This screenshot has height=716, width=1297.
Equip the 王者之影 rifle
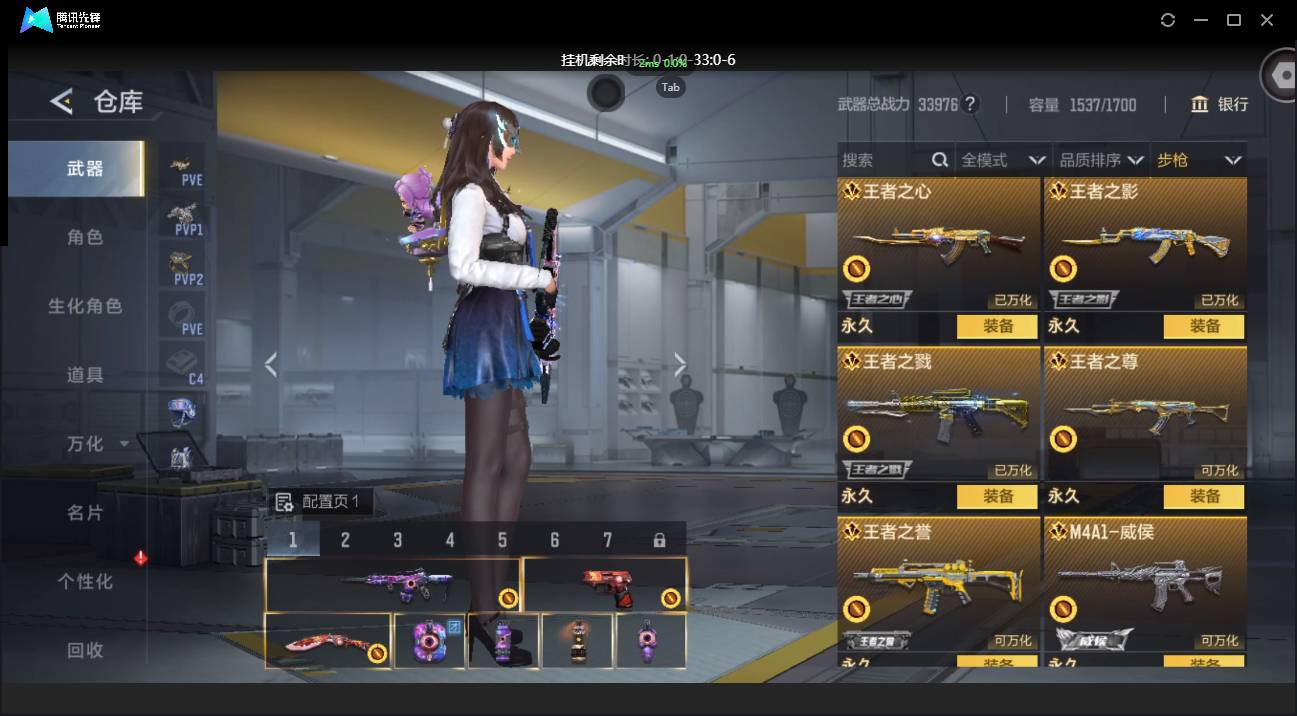pos(1204,326)
